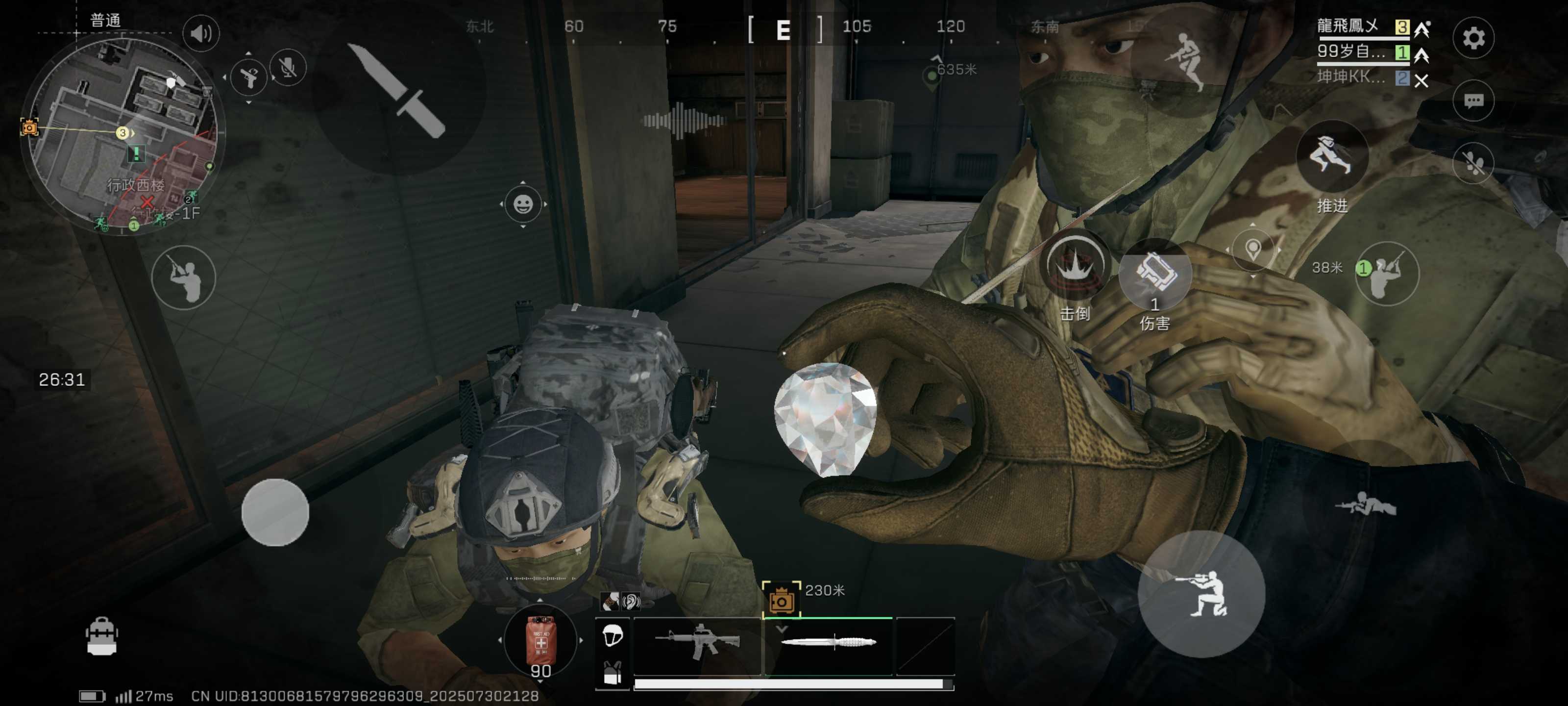Tap the prone stance button
Viewport: 1568px width, 706px height.
(x=1365, y=503)
